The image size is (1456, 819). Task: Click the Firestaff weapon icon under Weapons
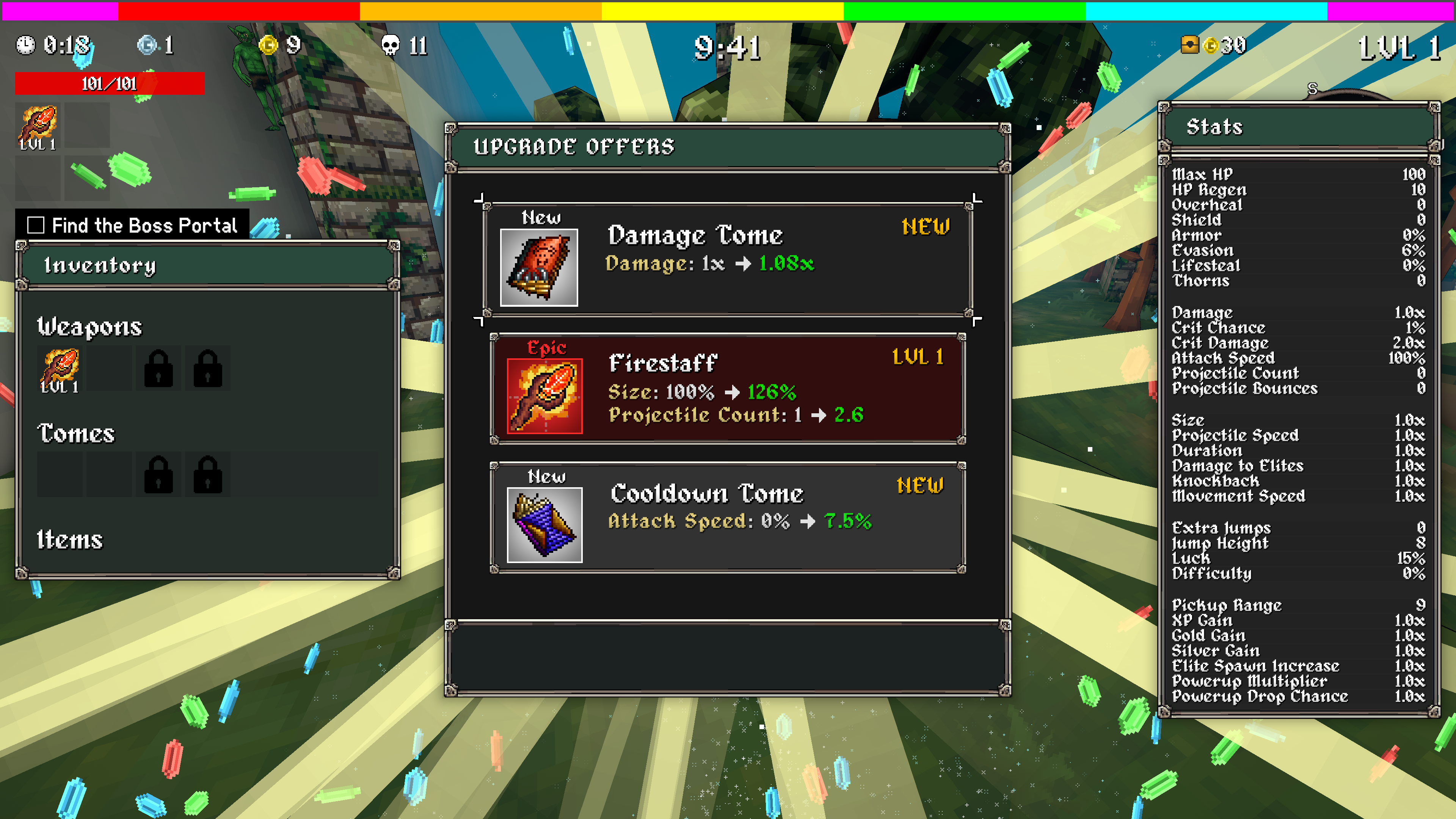coord(60,367)
